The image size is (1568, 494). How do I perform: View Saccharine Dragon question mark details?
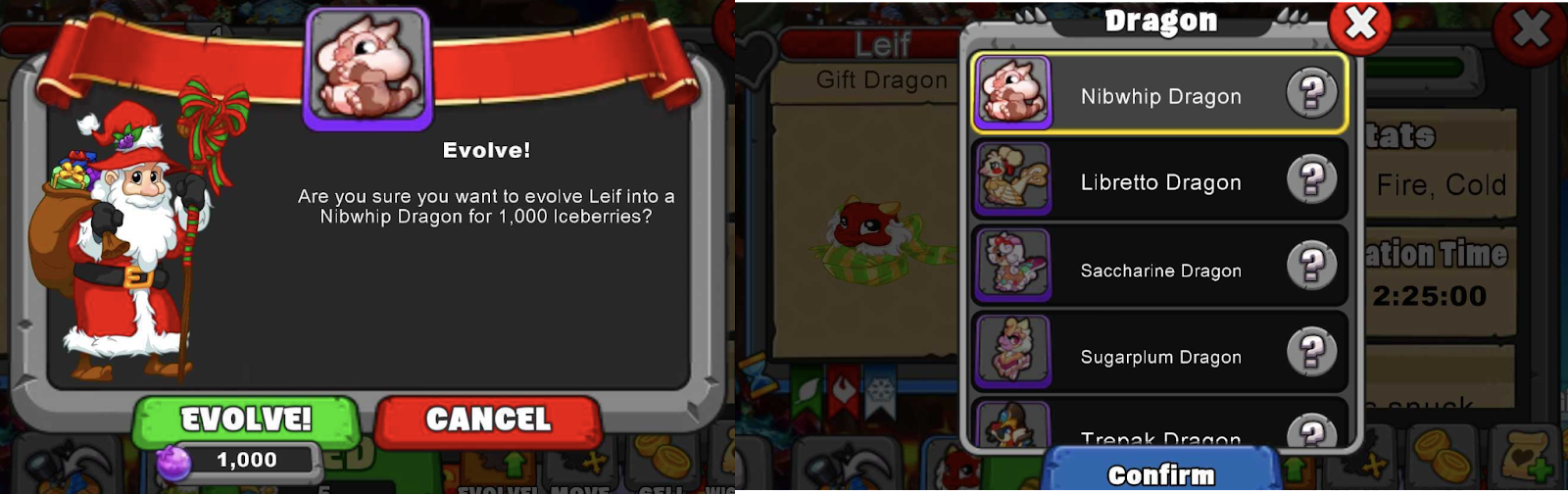(x=1311, y=267)
